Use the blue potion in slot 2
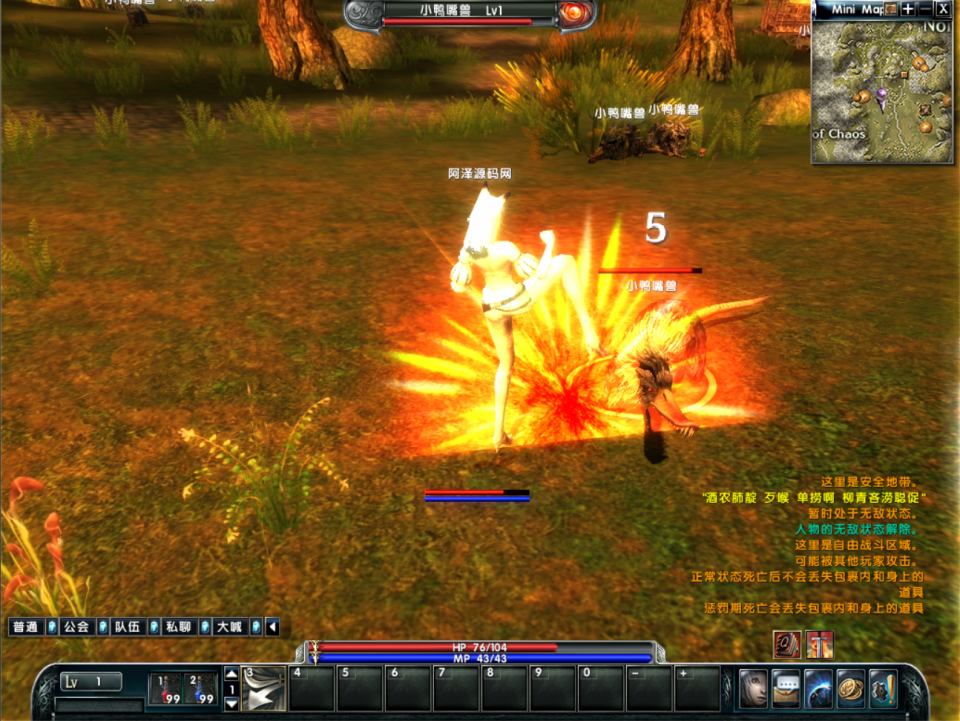 tap(200, 688)
